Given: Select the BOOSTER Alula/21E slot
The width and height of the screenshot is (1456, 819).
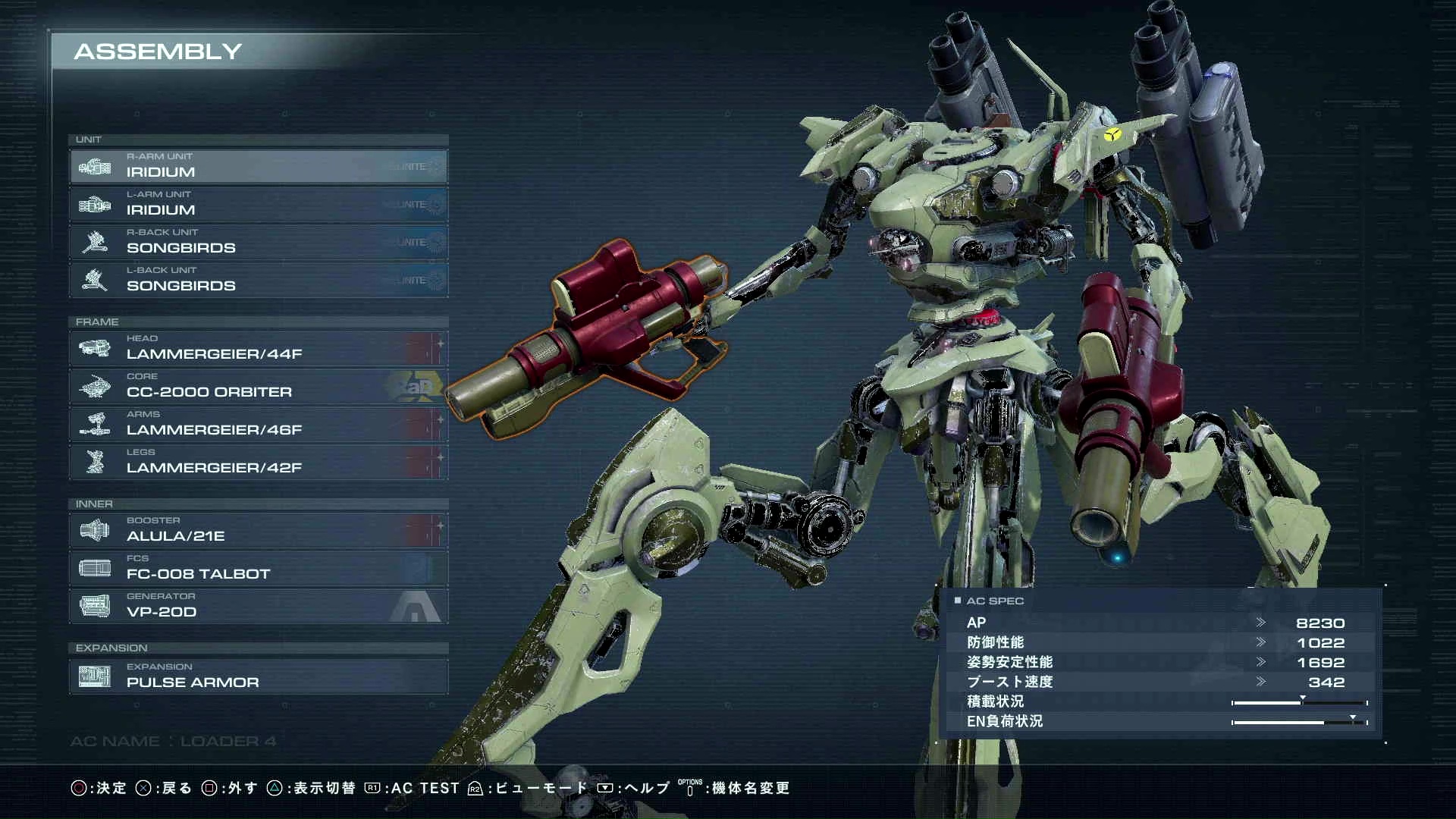Looking at the screenshot, I should (258, 530).
